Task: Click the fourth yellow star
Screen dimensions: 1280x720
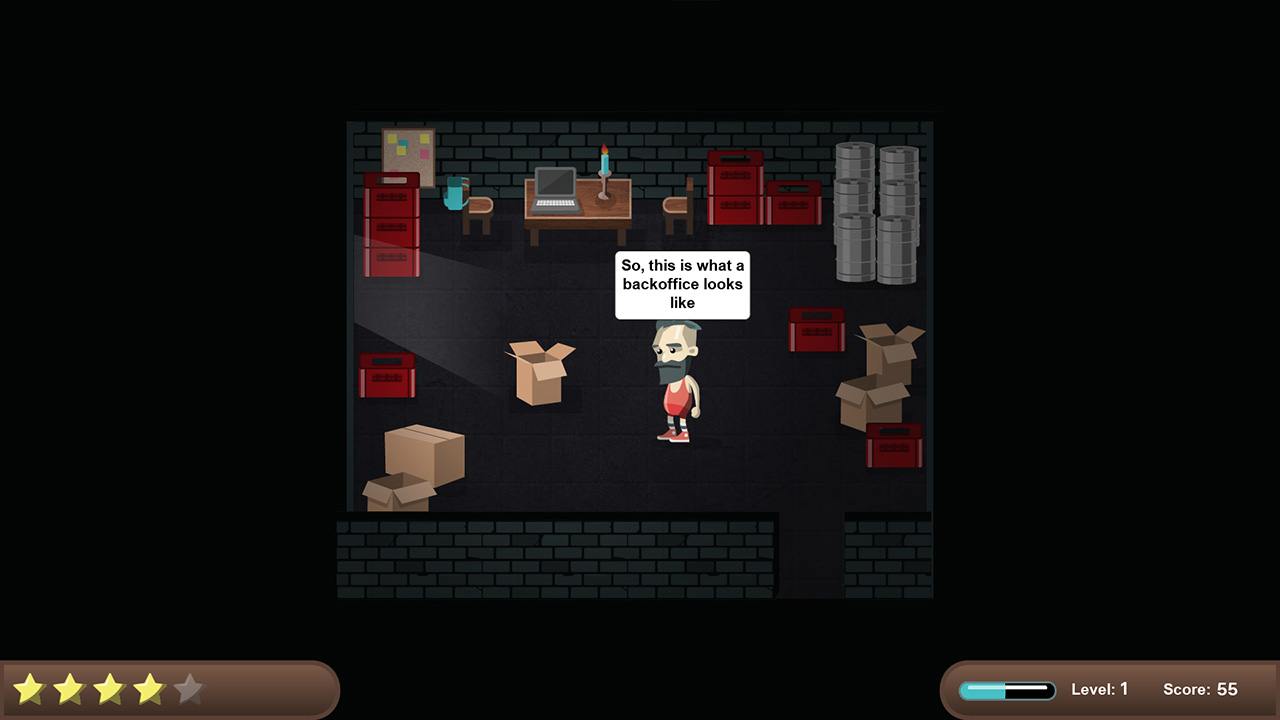Action: click(149, 688)
